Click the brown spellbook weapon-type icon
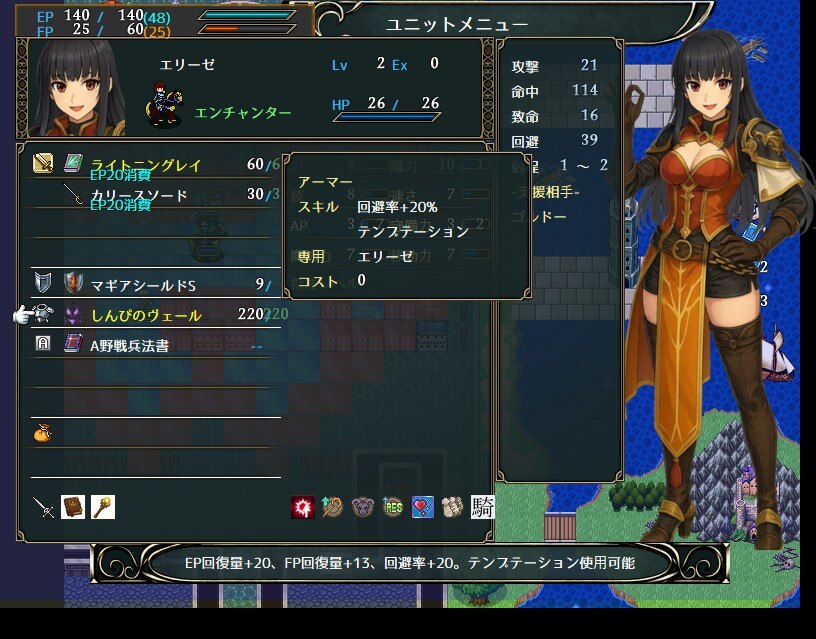 click(x=73, y=507)
